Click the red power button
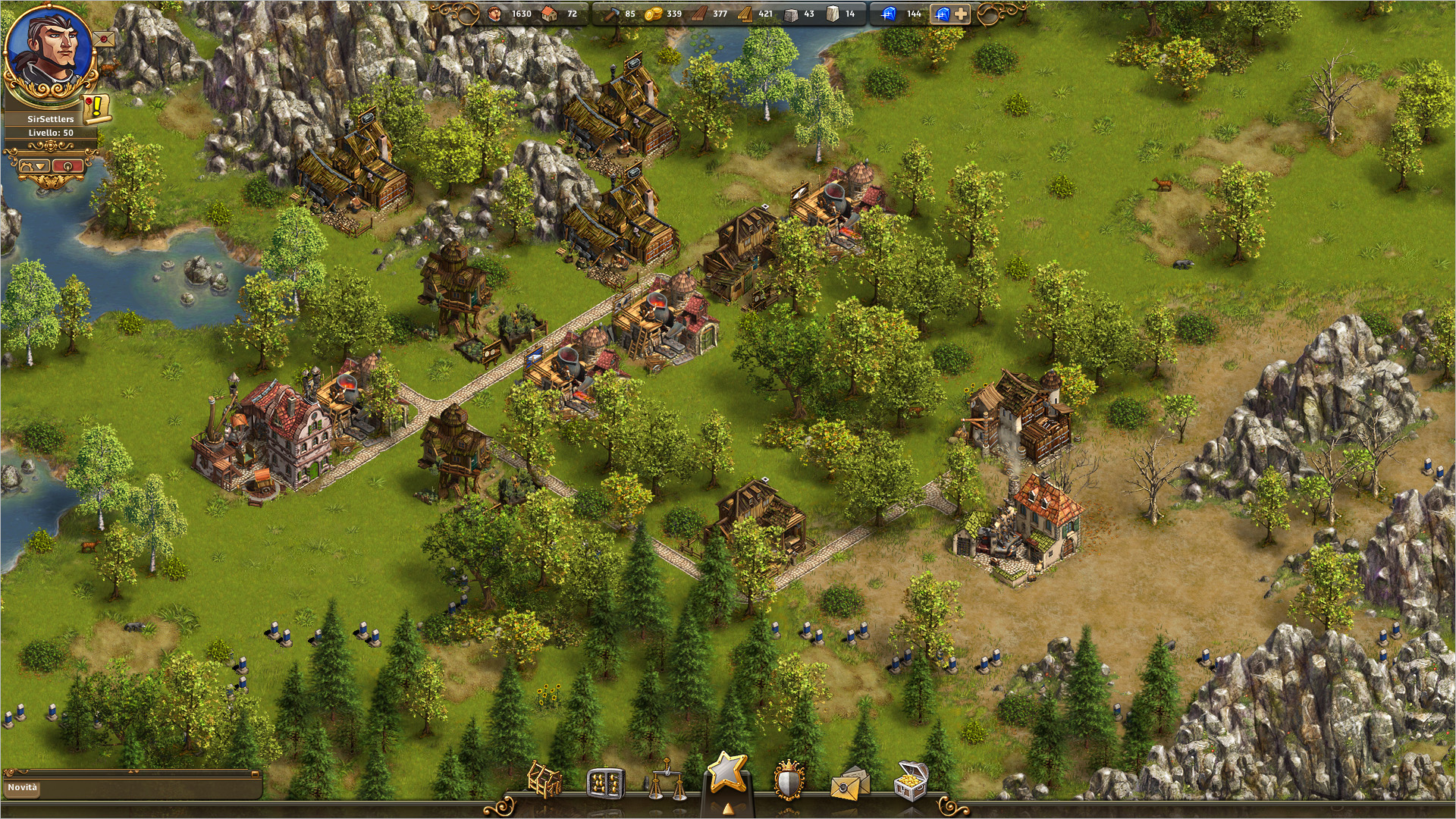 click(67, 165)
